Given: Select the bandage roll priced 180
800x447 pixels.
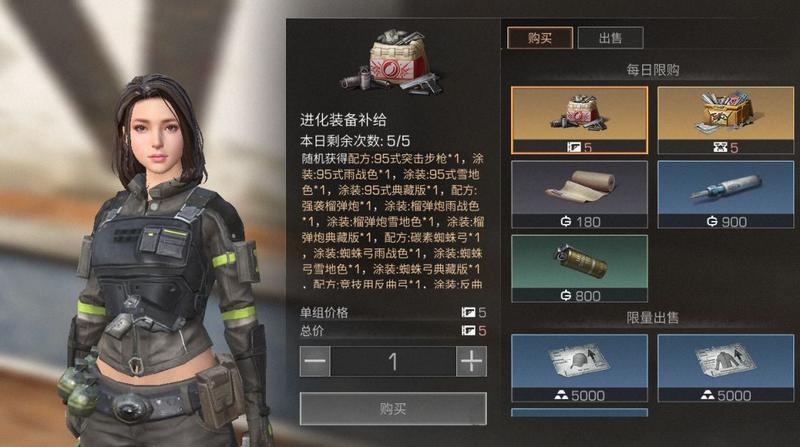Looking at the screenshot, I should click(x=579, y=194).
